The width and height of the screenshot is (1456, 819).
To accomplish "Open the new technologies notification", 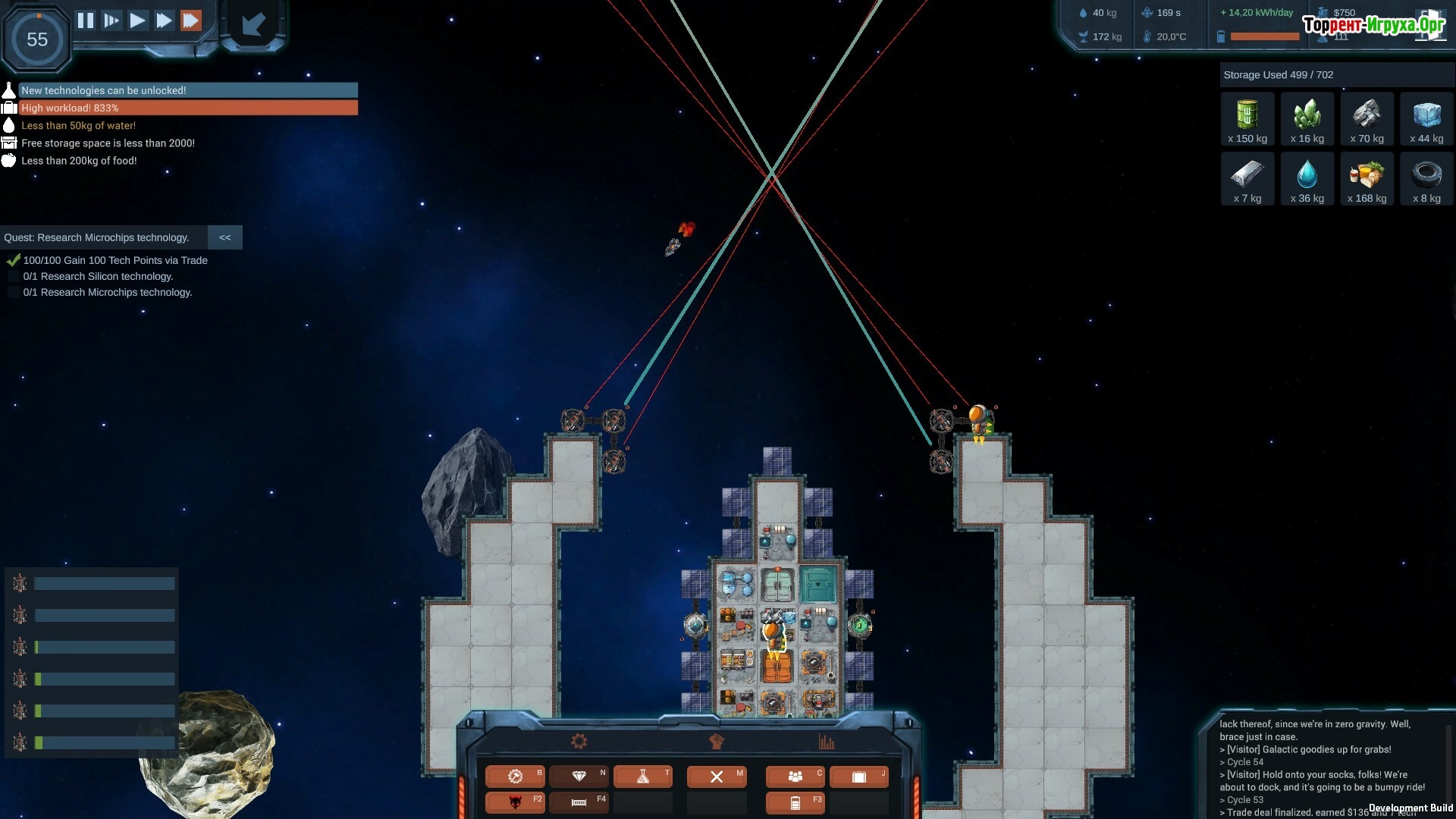I will [x=188, y=90].
